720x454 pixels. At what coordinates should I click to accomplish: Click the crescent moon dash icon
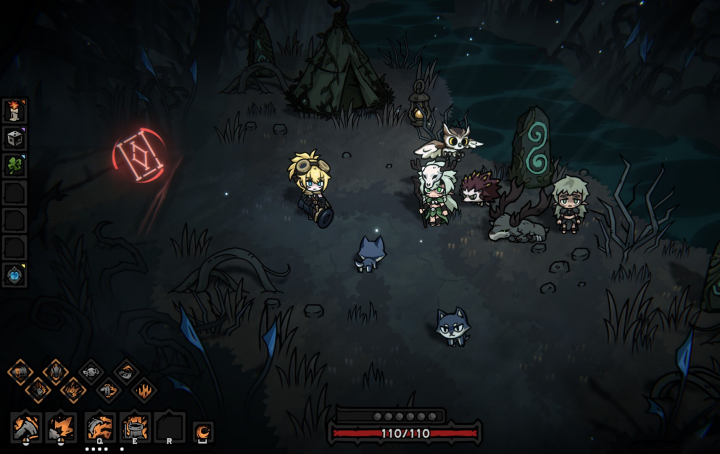click(202, 432)
